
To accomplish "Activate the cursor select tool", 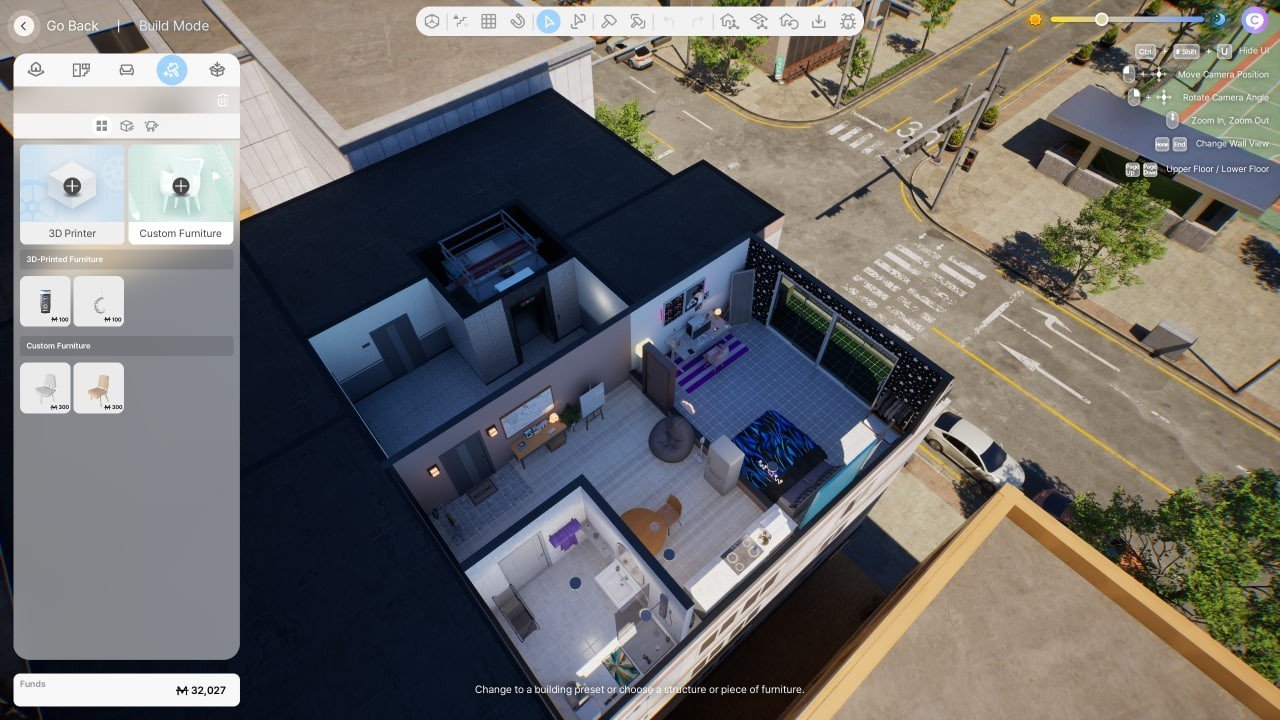I will coord(548,21).
